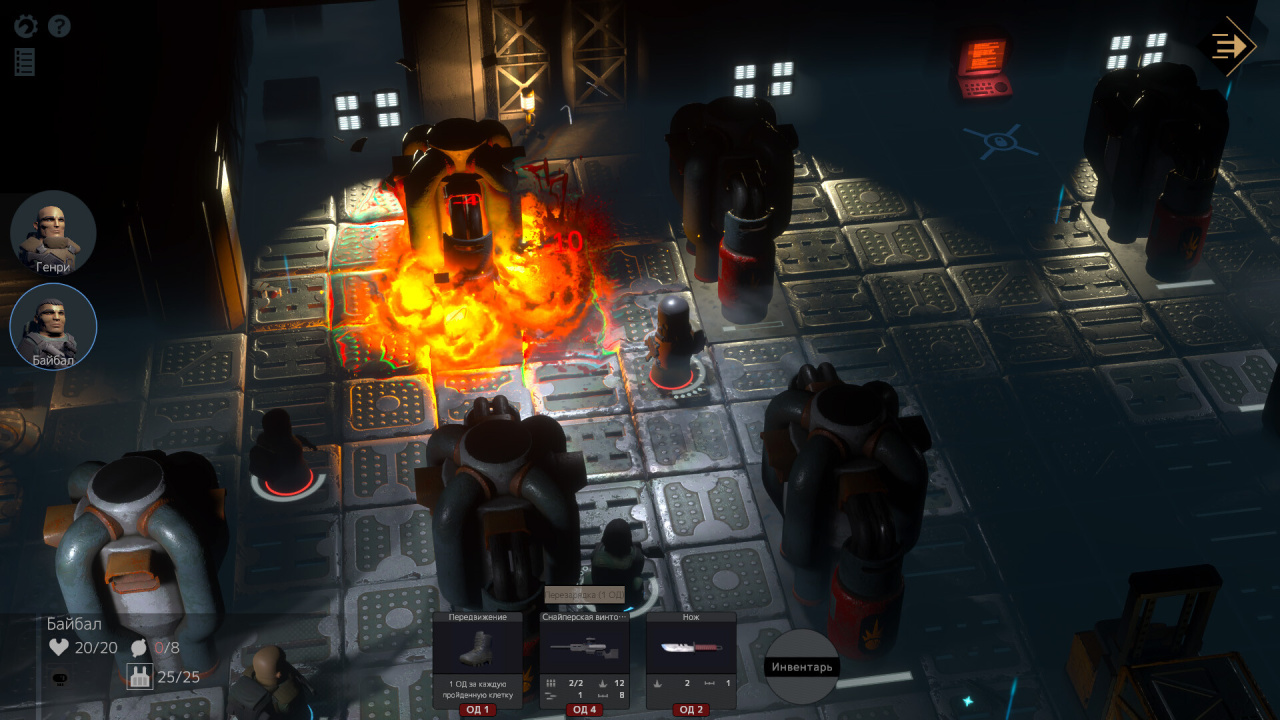This screenshot has width=1280, height=720.
Task: Click the Перезарядка reload button
Action: pyautogui.click(x=584, y=595)
